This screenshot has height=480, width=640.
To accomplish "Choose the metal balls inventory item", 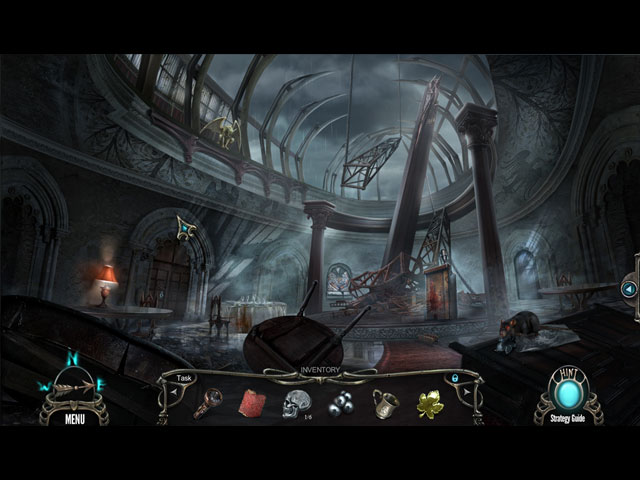I will 342,403.
